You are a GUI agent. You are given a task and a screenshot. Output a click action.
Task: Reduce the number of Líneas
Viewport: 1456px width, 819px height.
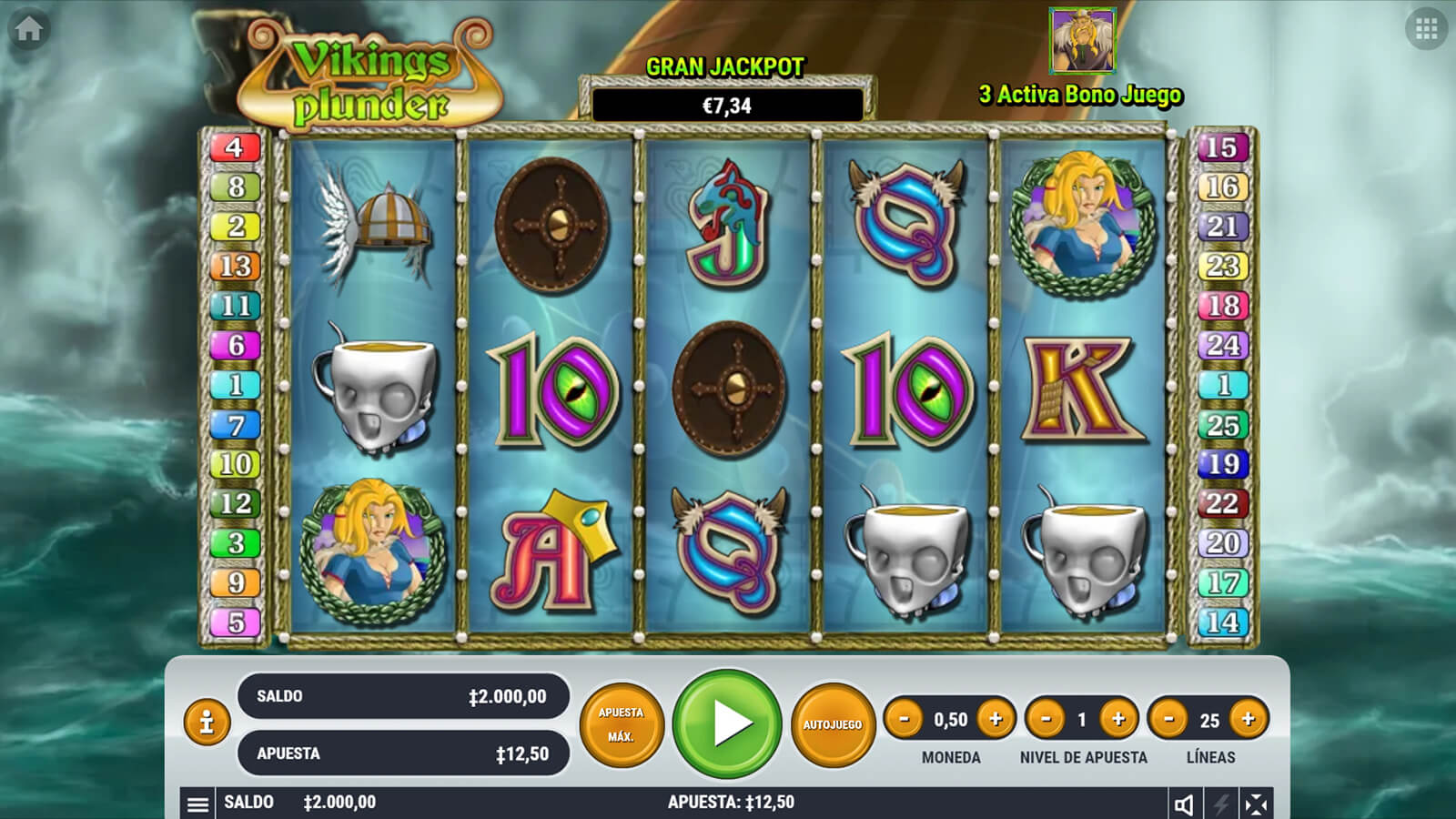(1168, 720)
